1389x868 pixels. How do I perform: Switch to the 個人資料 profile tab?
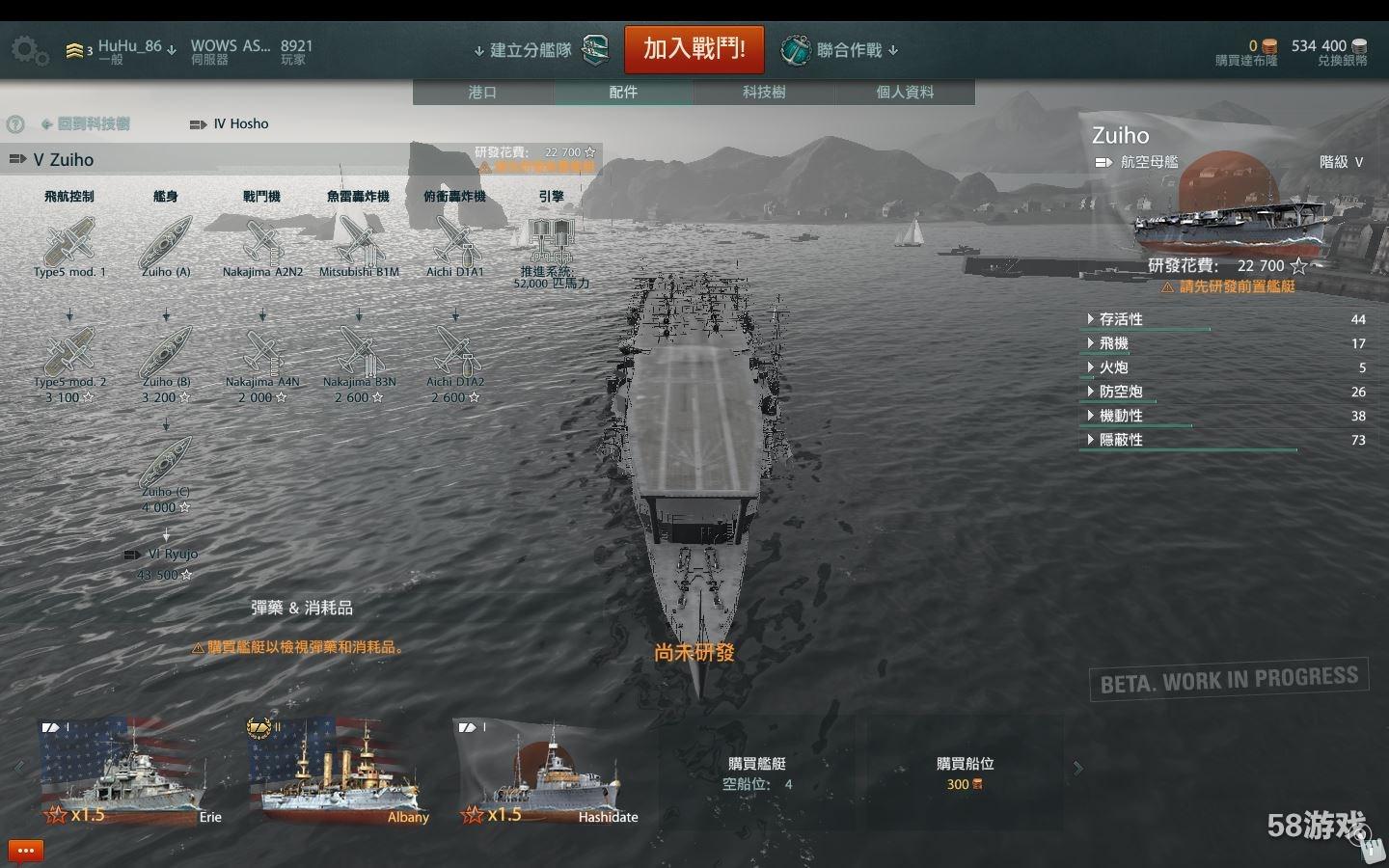pyautogui.click(x=905, y=93)
